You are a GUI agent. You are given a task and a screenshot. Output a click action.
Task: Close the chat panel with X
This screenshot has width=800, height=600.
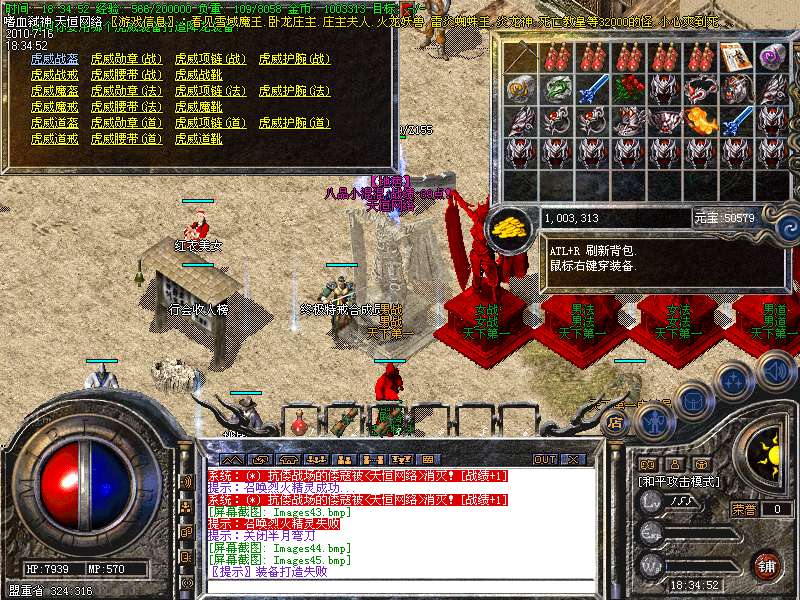(572, 459)
